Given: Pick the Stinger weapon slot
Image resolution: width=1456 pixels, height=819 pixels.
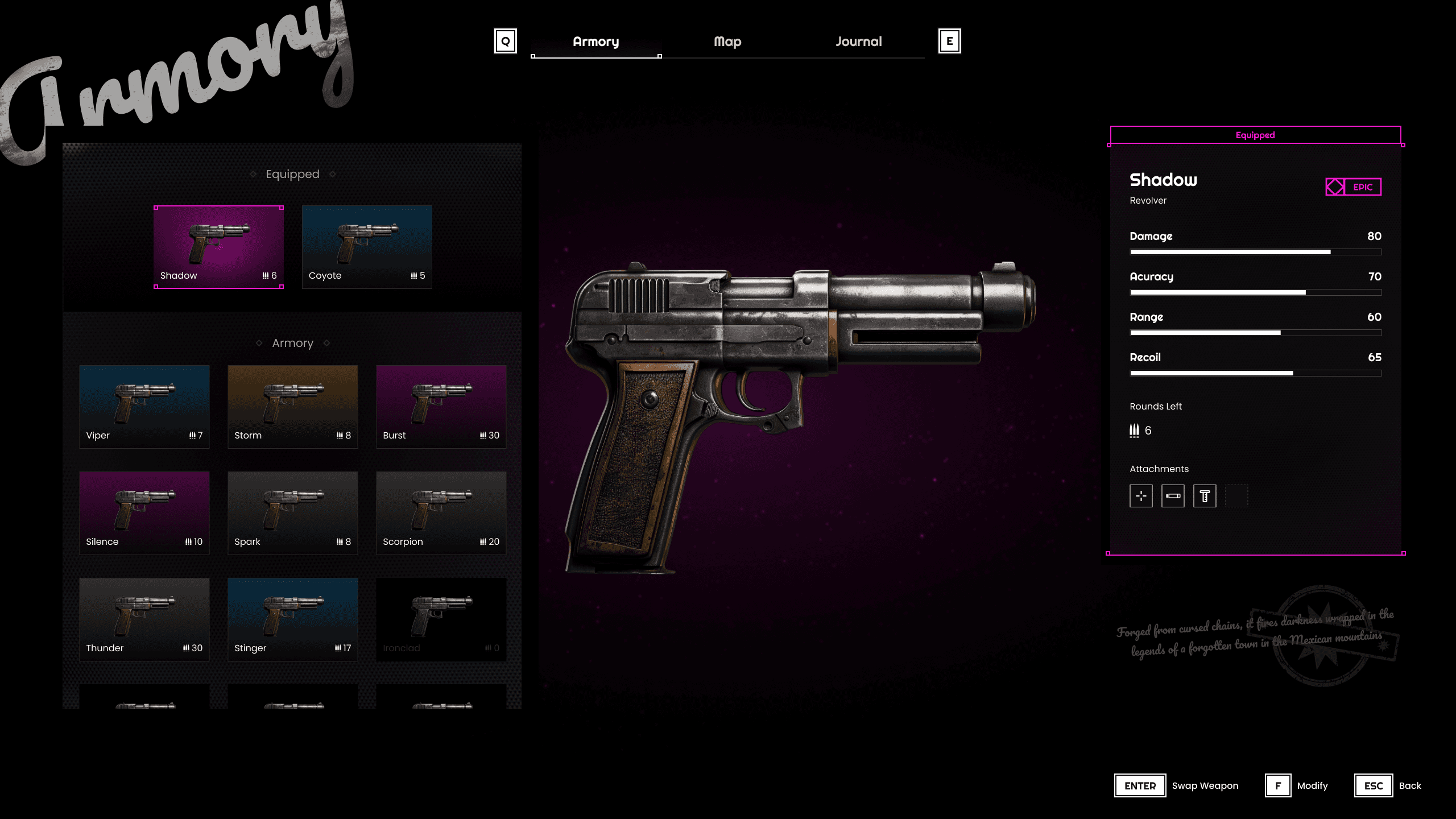Looking at the screenshot, I should 293,619.
